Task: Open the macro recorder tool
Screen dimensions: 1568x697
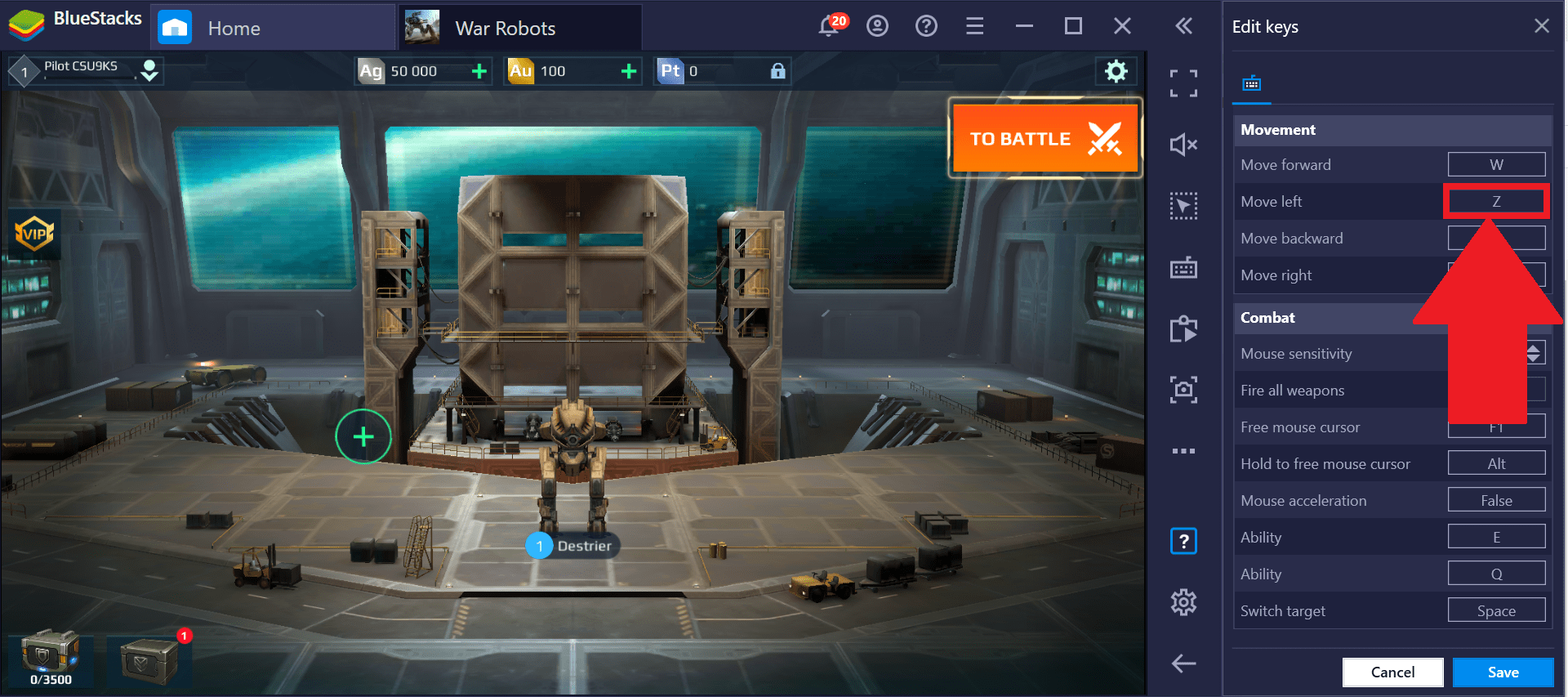Action: (1183, 328)
